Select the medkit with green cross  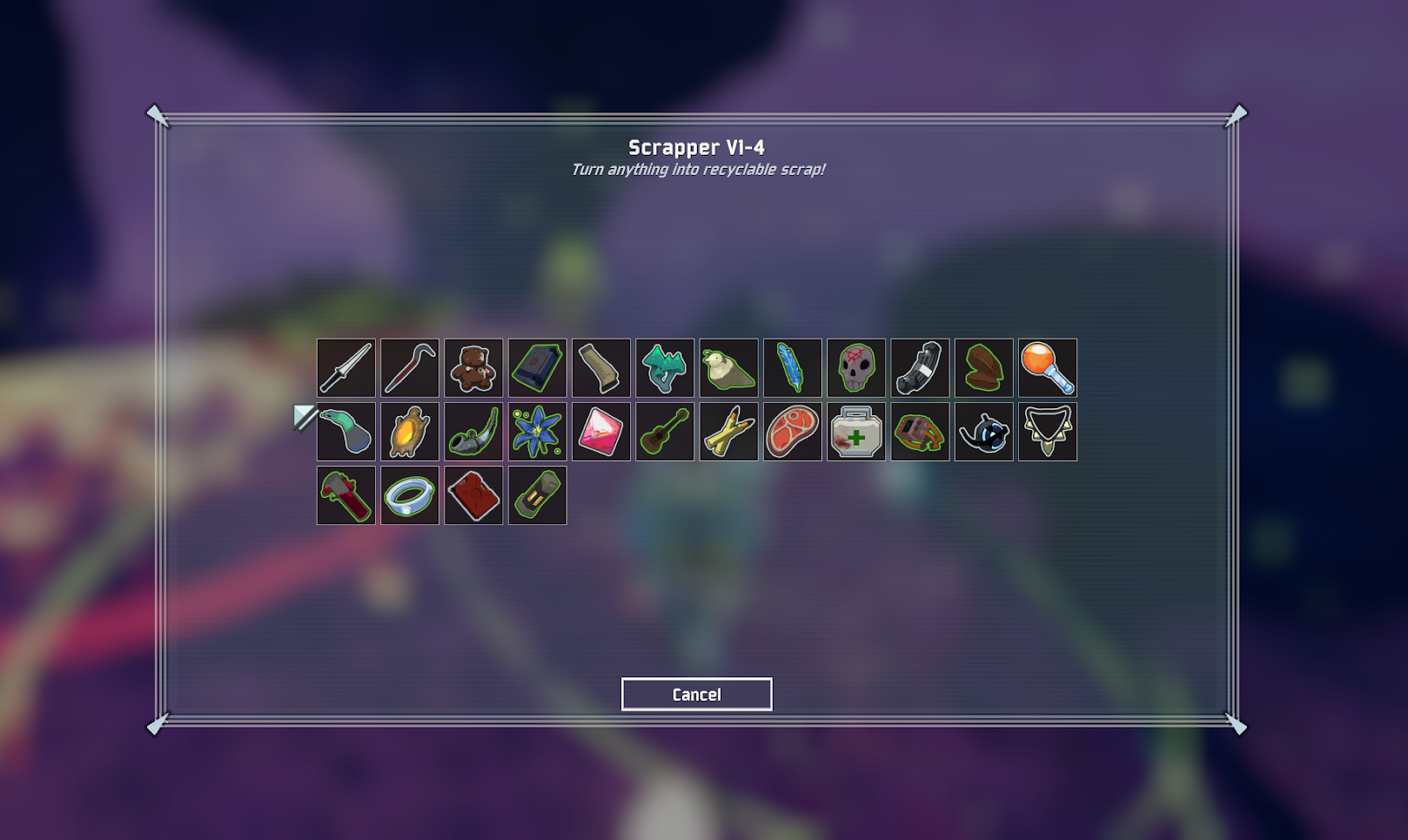click(x=856, y=432)
